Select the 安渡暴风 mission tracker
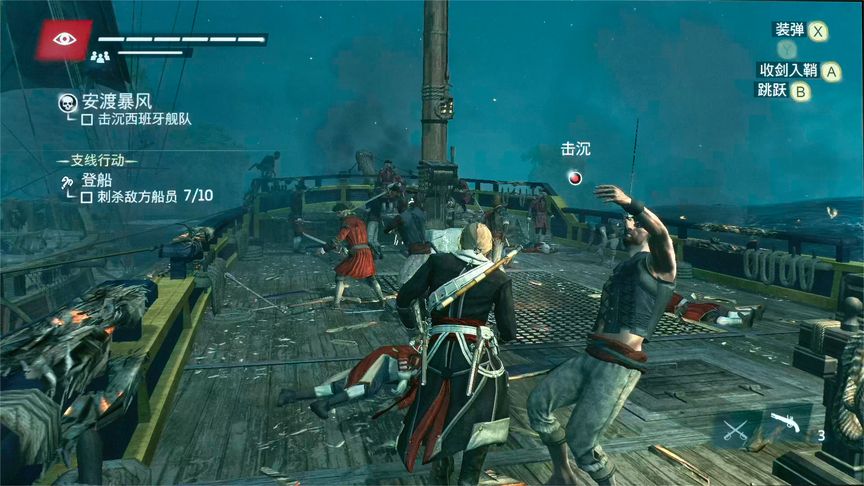This screenshot has height=486, width=864. click(115, 101)
